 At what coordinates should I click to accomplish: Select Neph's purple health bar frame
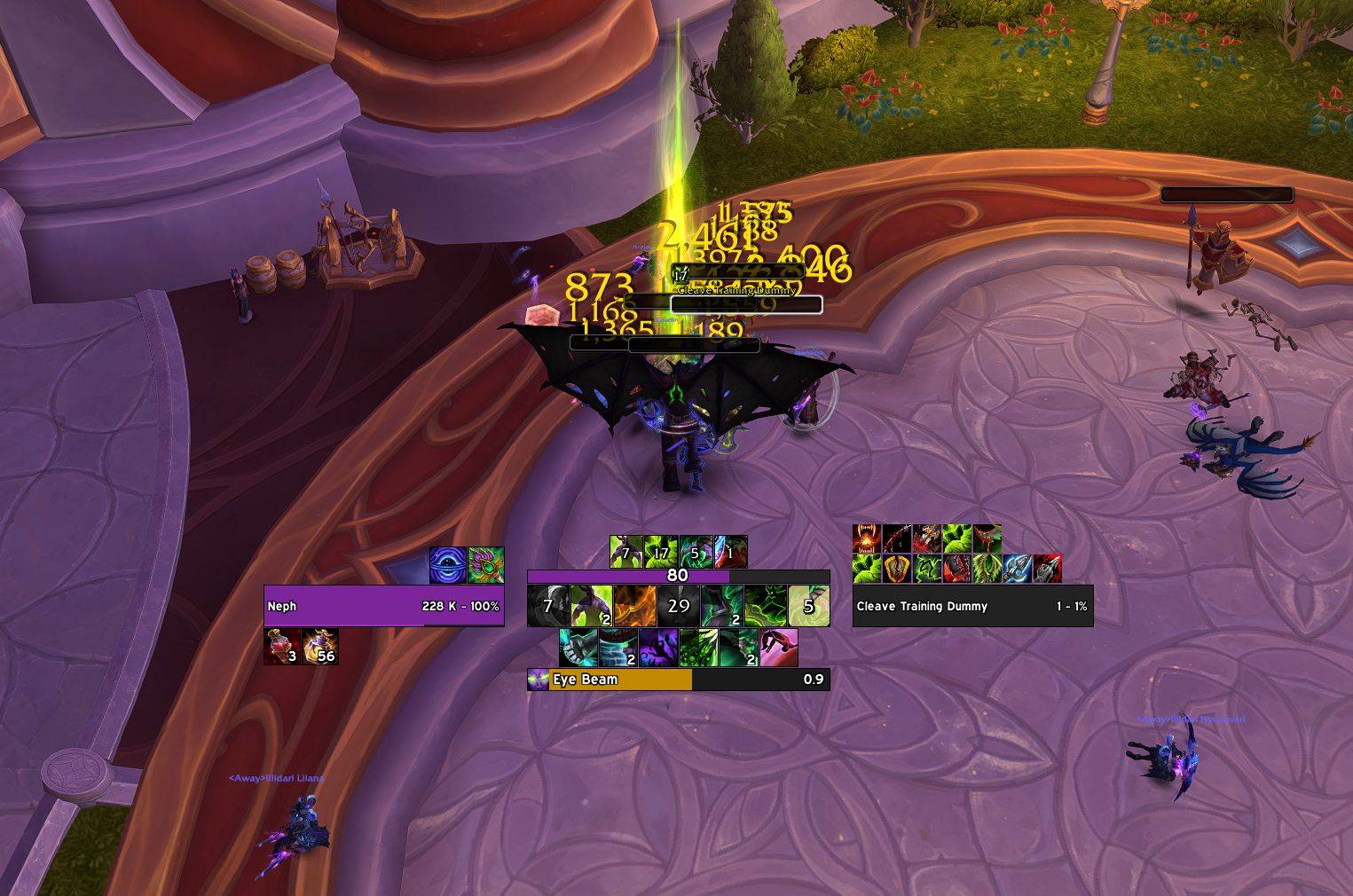coord(384,606)
